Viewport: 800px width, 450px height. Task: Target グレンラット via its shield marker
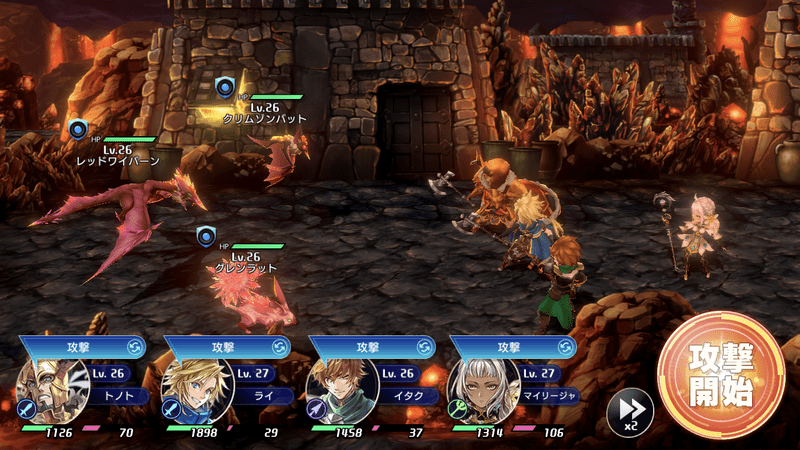pos(205,236)
